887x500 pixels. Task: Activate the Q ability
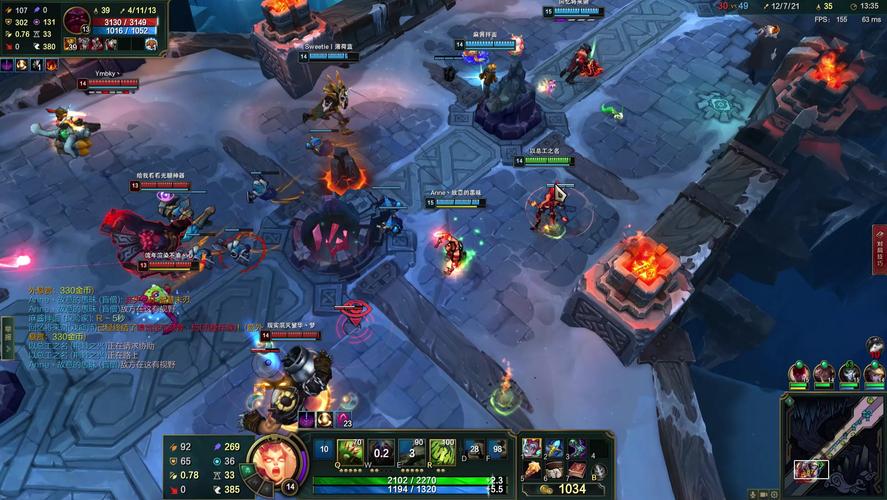349,452
